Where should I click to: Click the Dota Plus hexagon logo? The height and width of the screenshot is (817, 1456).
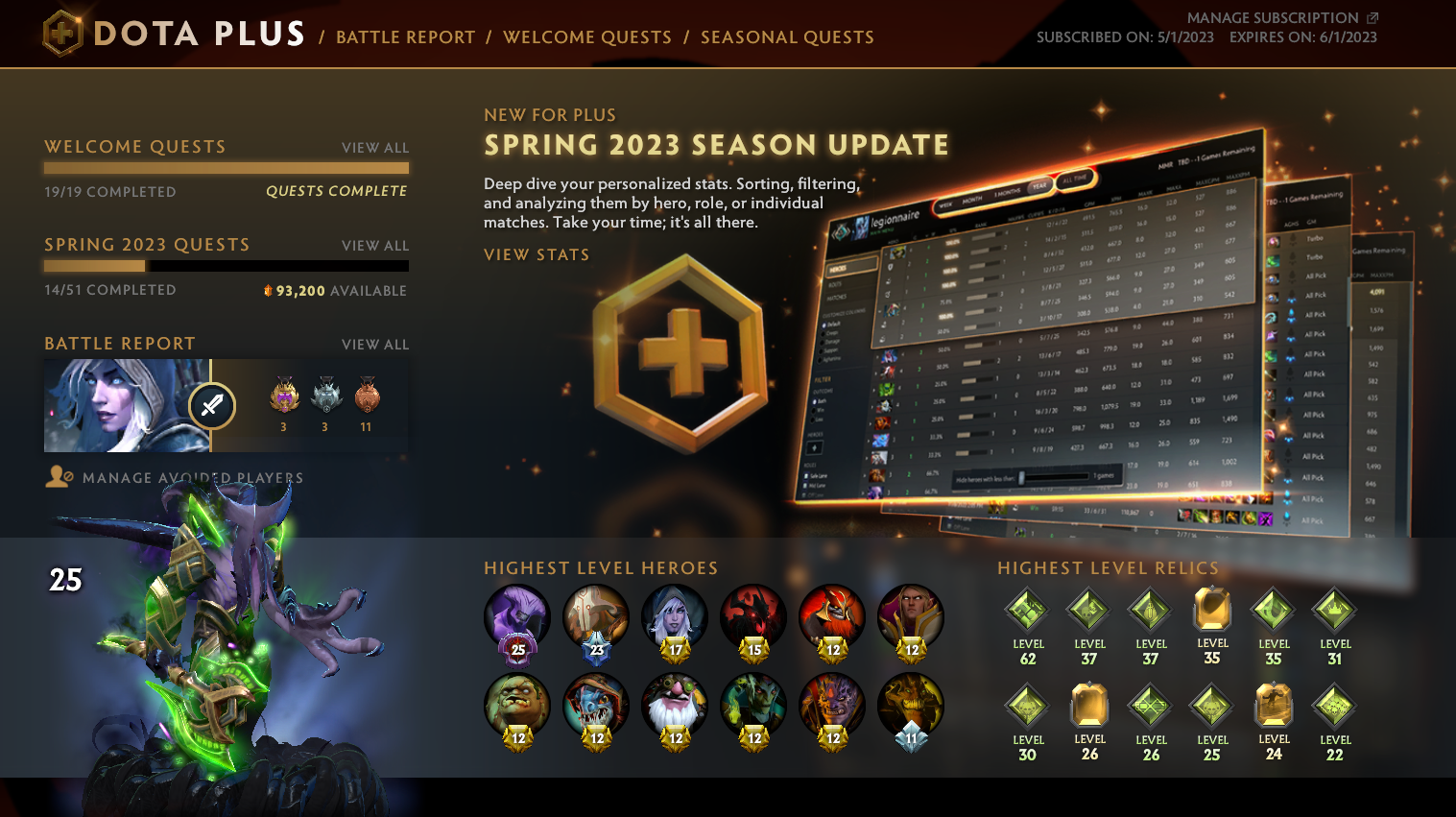point(60,32)
